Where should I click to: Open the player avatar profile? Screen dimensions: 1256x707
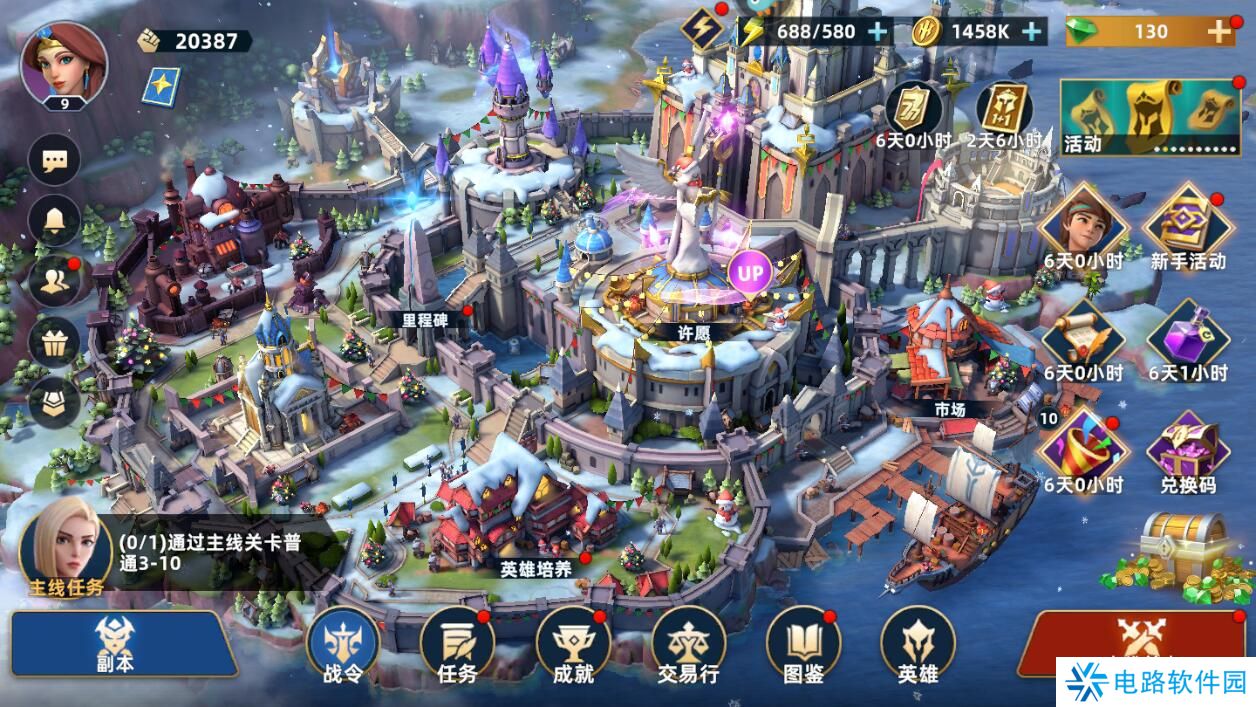[x=64, y=62]
